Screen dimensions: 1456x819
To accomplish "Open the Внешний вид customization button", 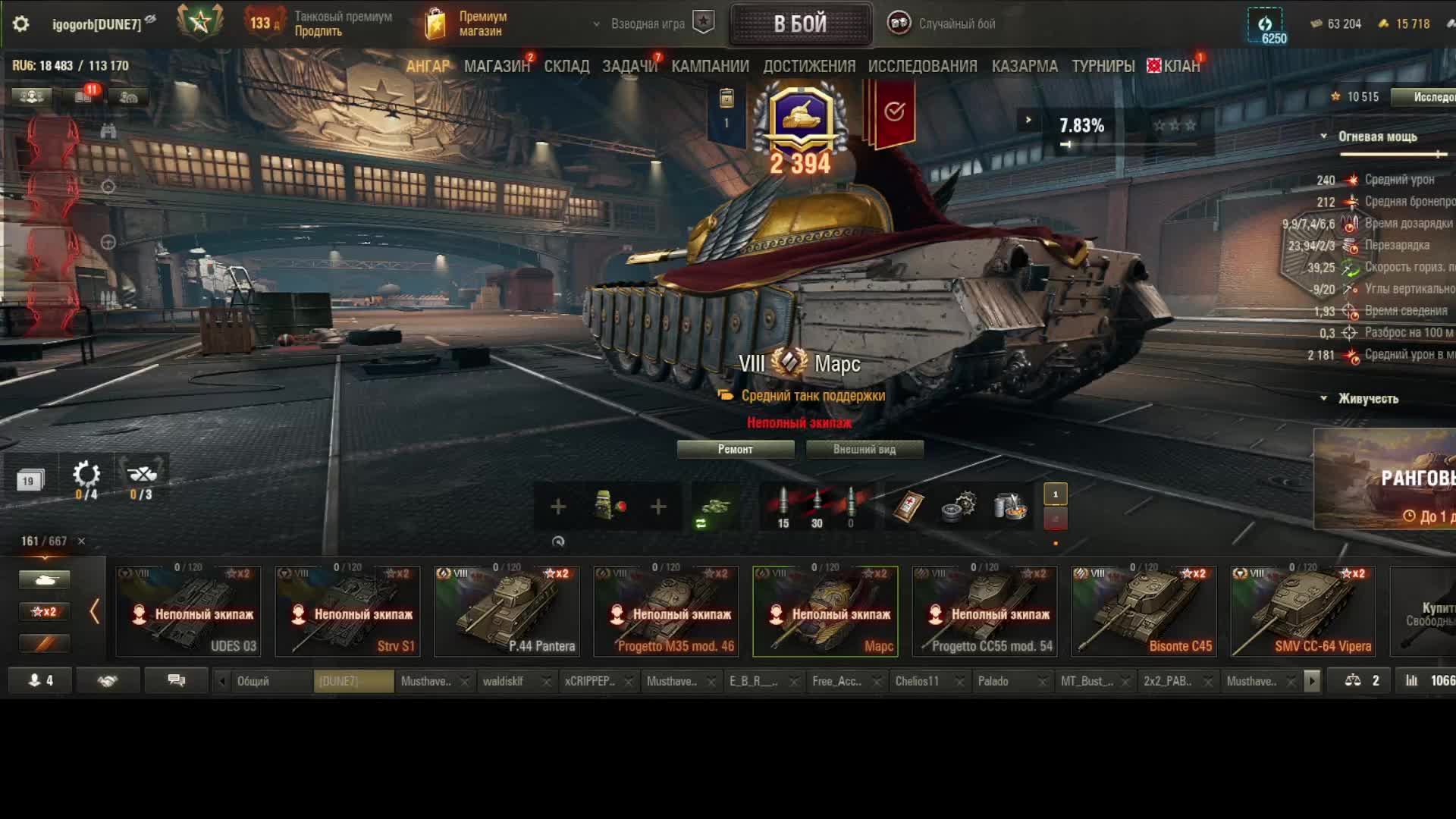I will [x=864, y=450].
